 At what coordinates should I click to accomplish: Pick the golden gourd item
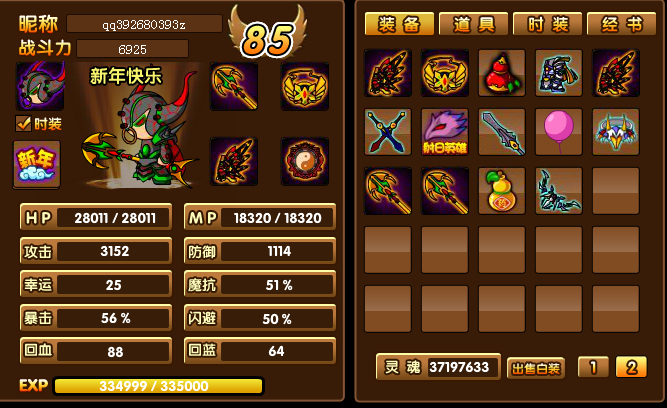click(x=502, y=190)
